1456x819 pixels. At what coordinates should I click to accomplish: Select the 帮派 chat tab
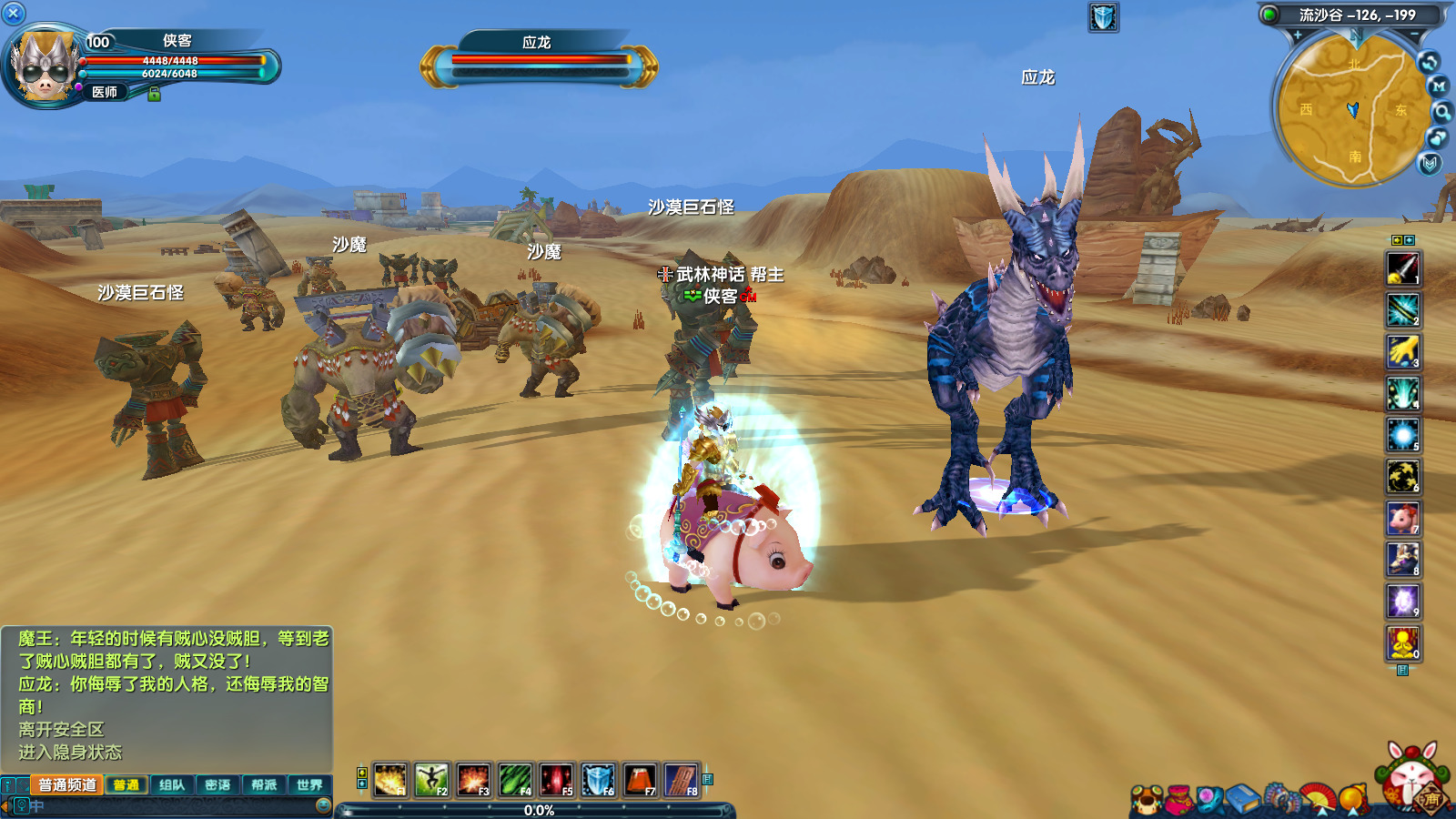click(264, 784)
